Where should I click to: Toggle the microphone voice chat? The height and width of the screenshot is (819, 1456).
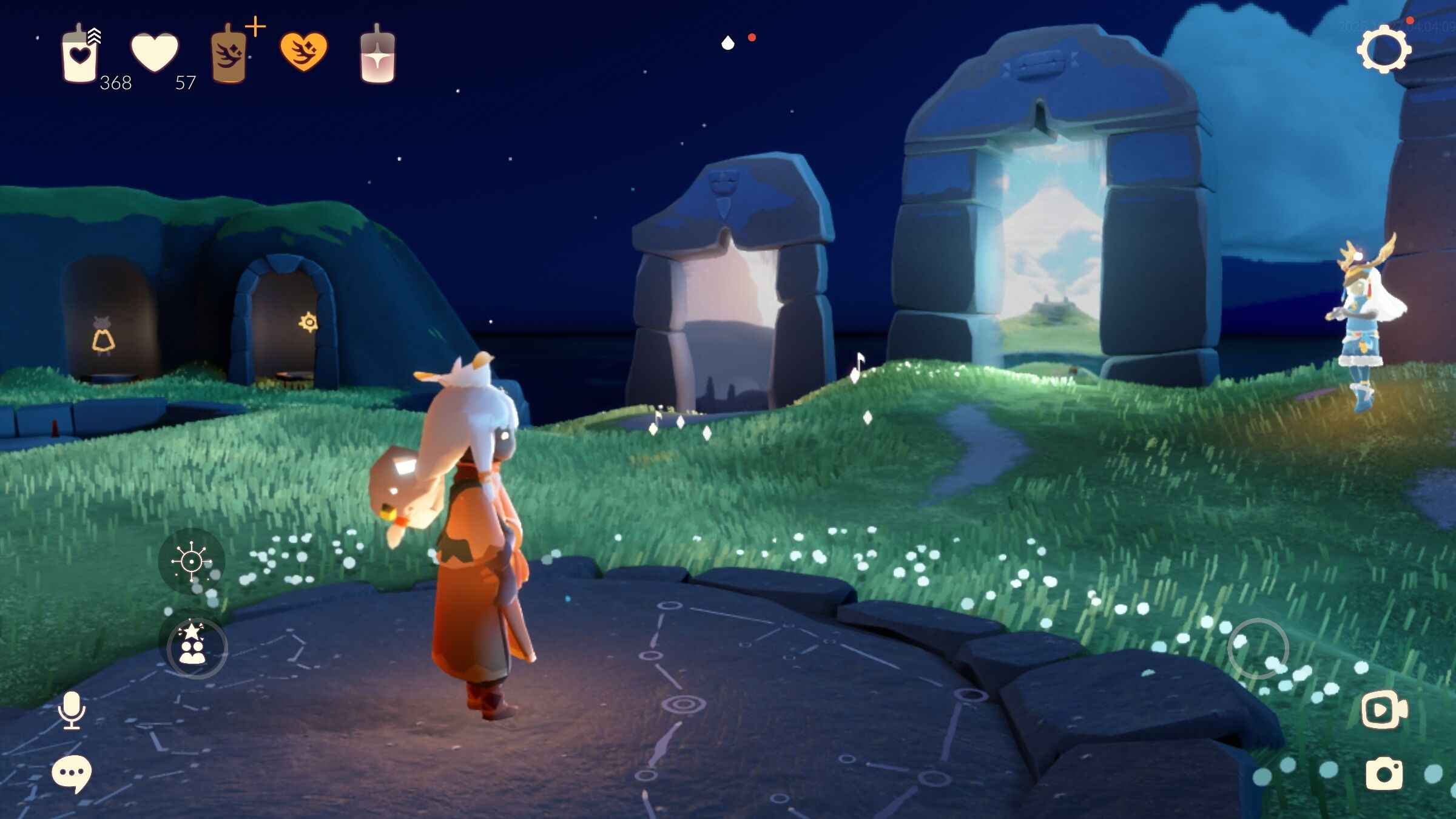pos(72,709)
